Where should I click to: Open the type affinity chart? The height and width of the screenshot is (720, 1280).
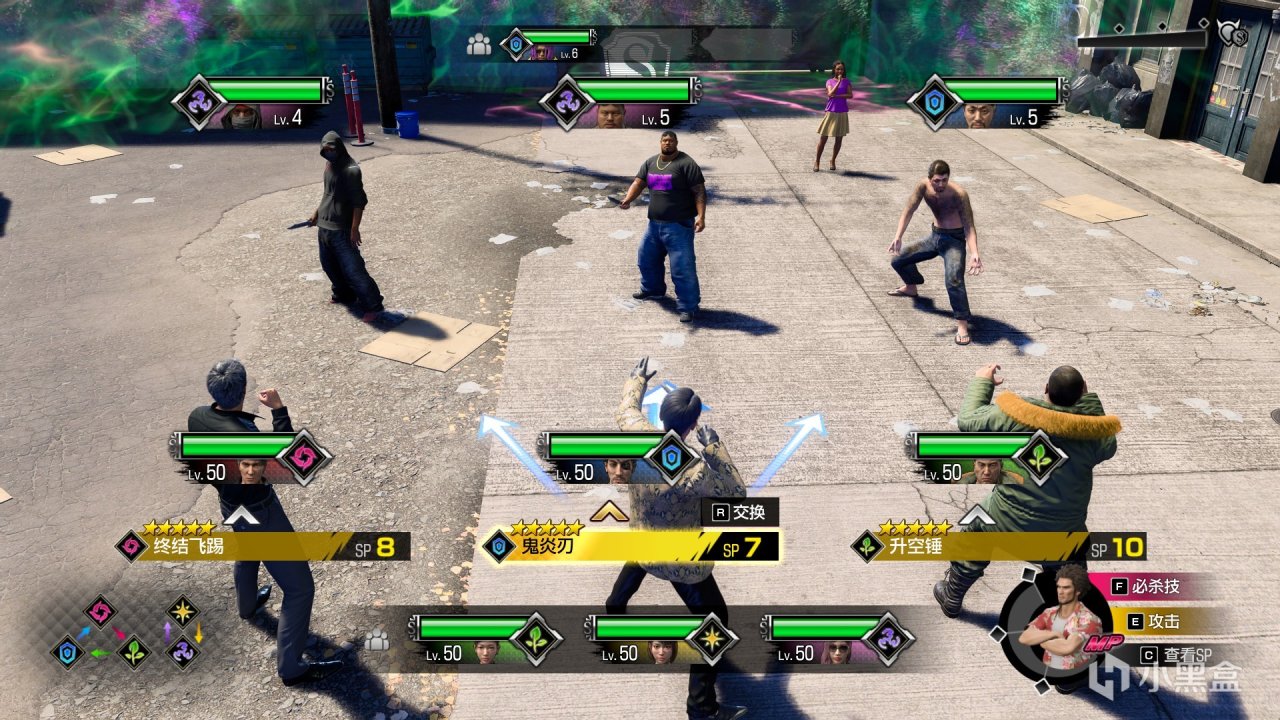pyautogui.click(x=126, y=632)
